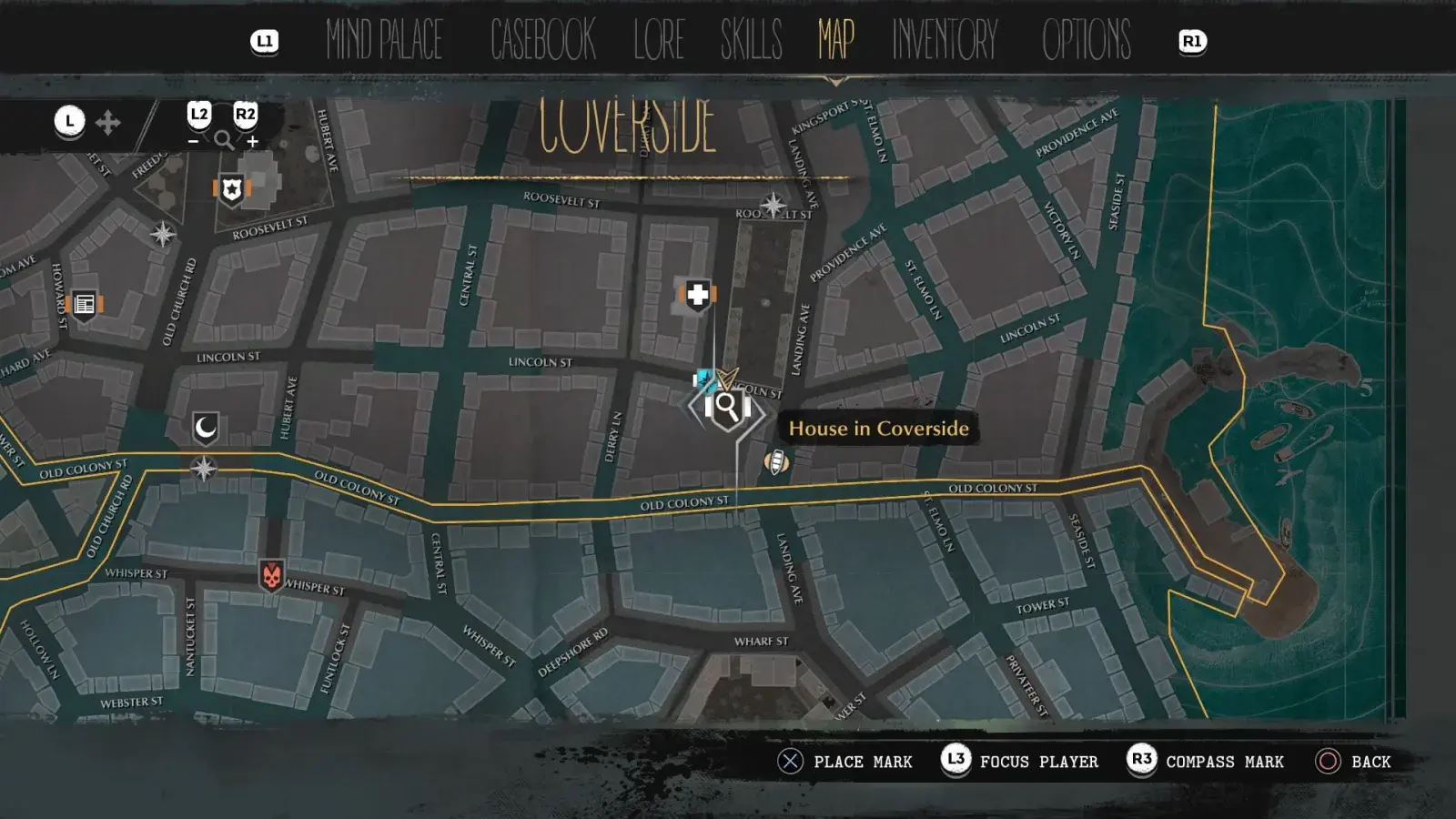Viewport: 1456px width, 819px height.
Task: Switch to the Mind Palace tab
Action: coord(384,40)
